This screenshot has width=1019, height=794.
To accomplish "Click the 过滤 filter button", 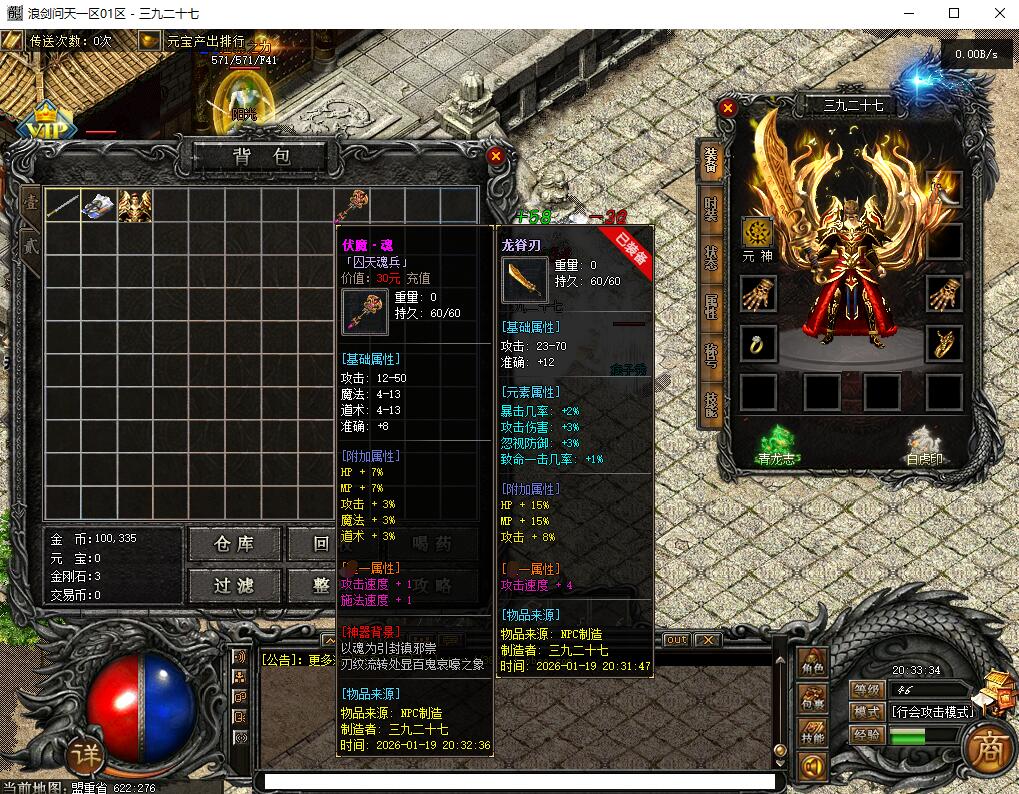I will click(234, 585).
